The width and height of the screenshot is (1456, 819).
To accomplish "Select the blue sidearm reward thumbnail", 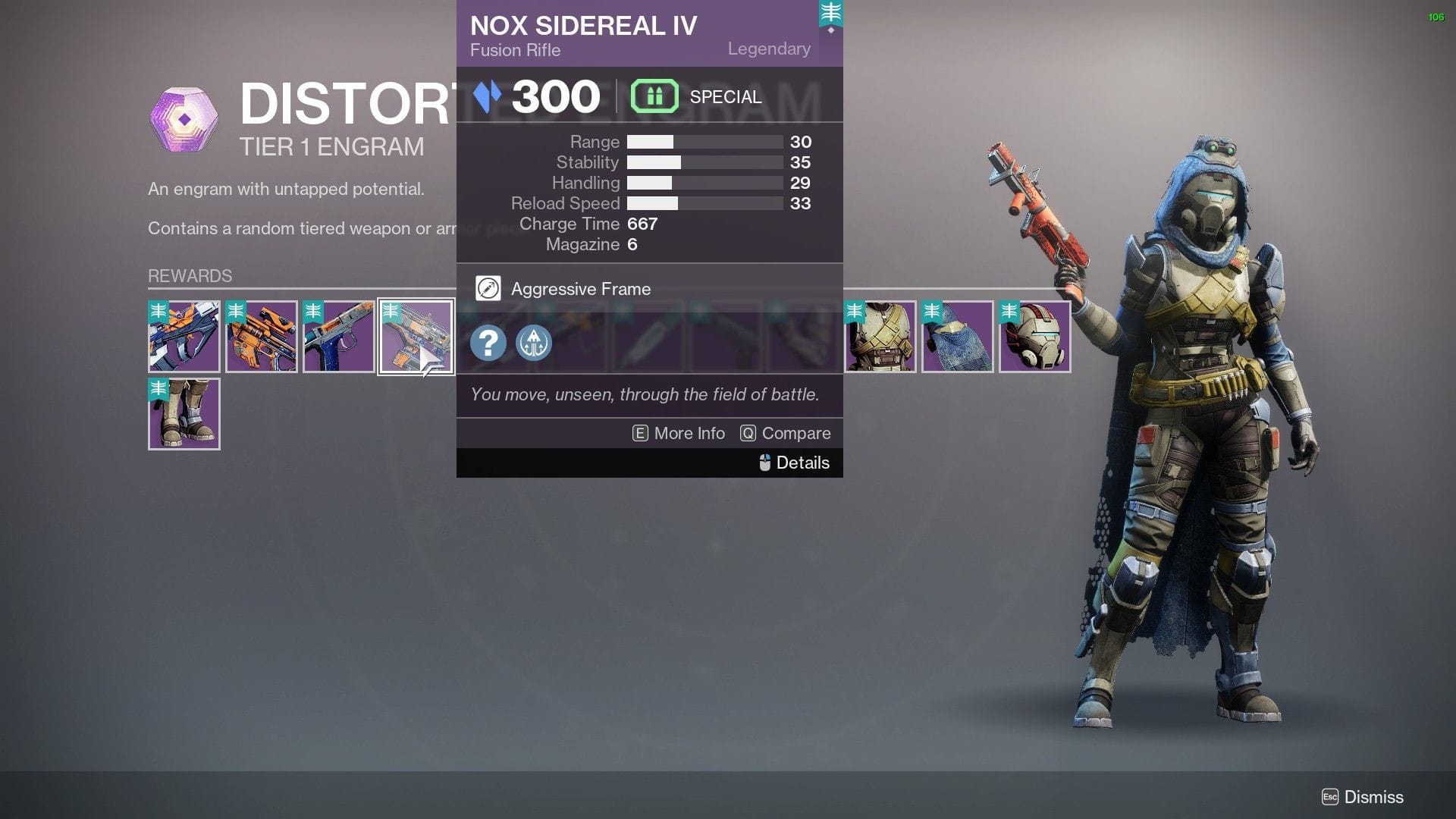I will tap(337, 336).
